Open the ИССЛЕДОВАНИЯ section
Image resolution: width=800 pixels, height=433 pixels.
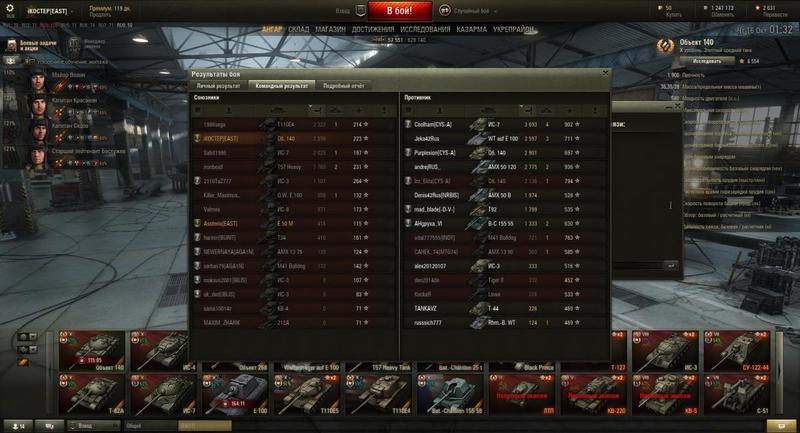click(x=425, y=30)
